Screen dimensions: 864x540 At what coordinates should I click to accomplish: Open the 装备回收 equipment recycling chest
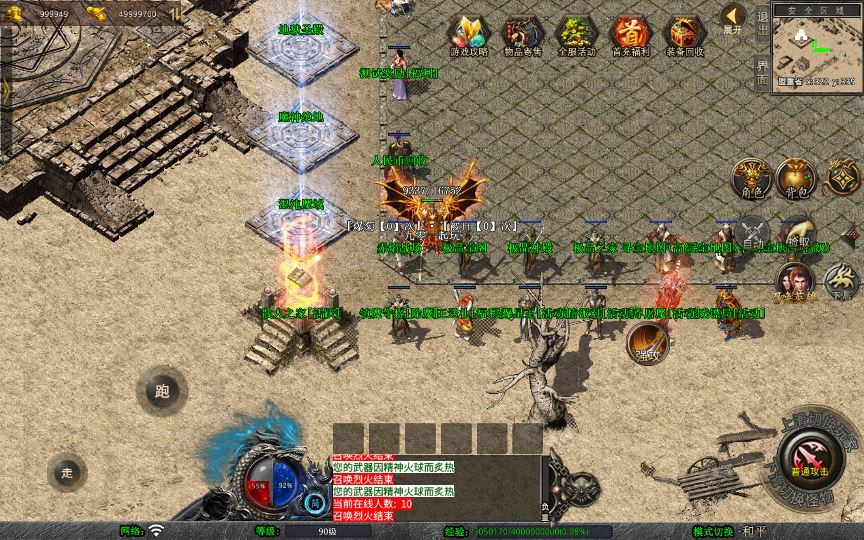point(684,35)
